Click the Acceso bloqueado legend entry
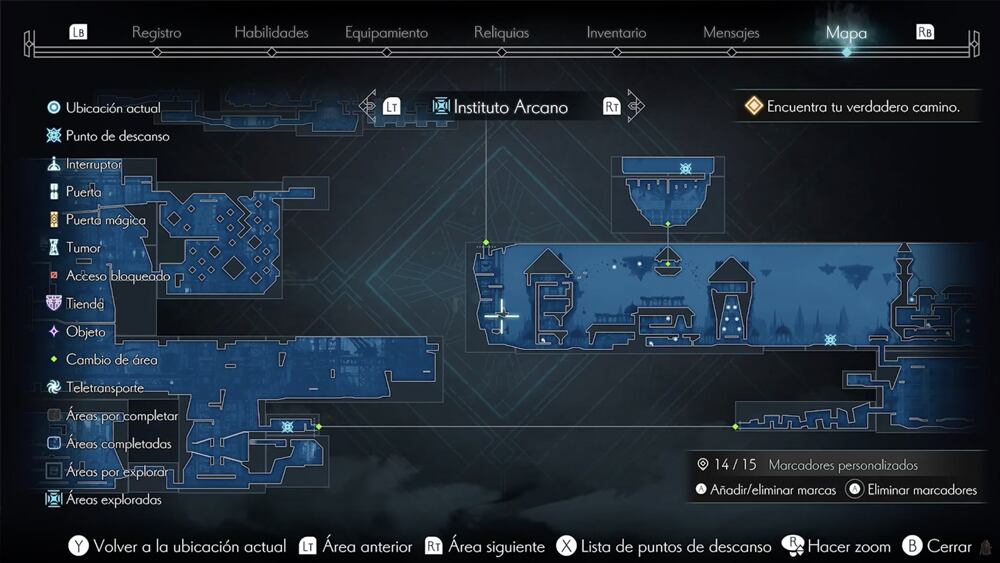The height and width of the screenshot is (563, 1000). coord(117,276)
